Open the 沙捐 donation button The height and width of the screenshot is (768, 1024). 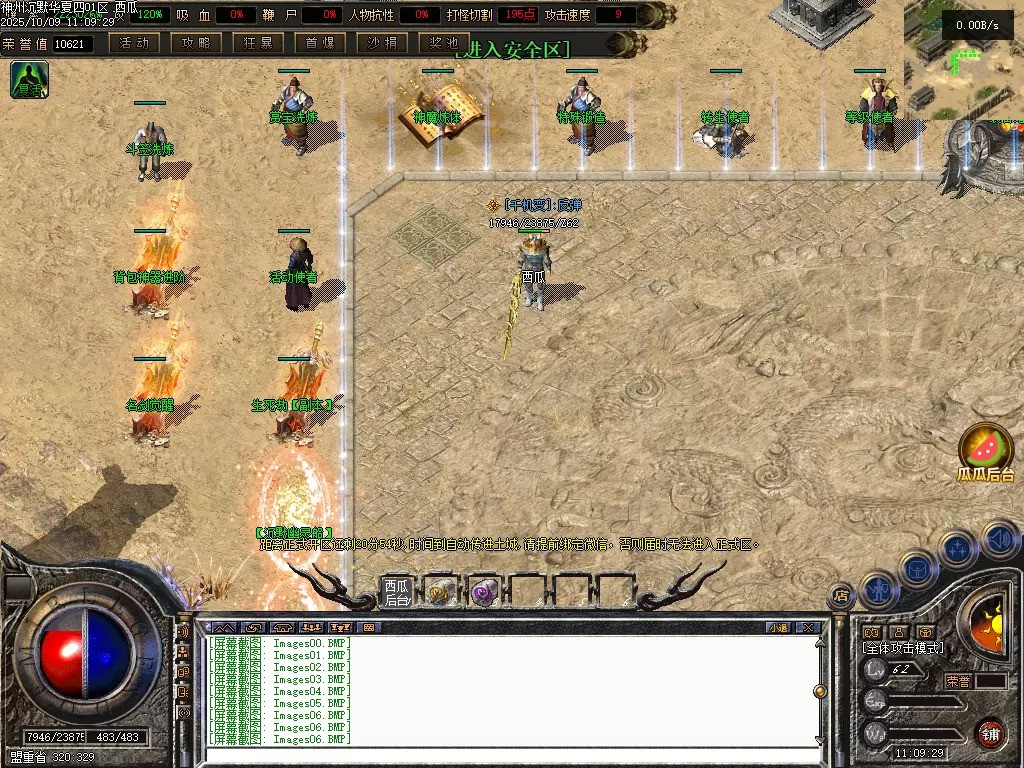[382, 43]
